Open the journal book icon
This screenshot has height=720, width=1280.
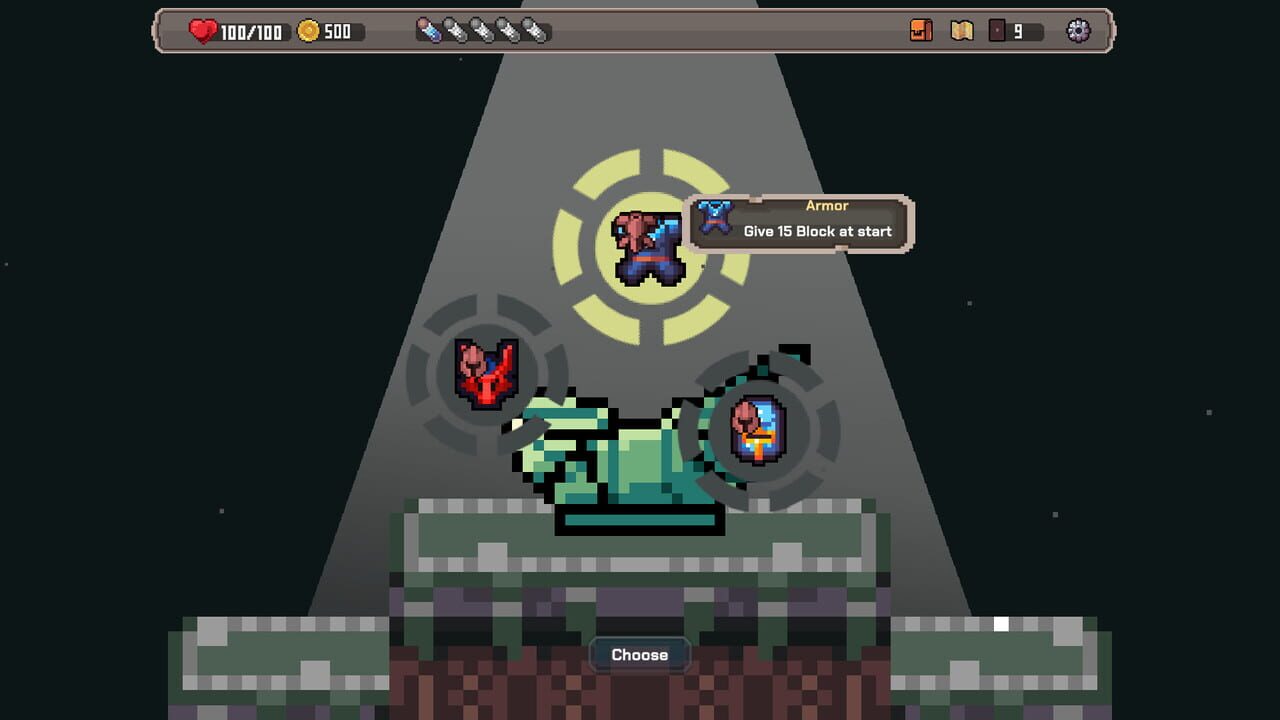pyautogui.click(x=962, y=31)
